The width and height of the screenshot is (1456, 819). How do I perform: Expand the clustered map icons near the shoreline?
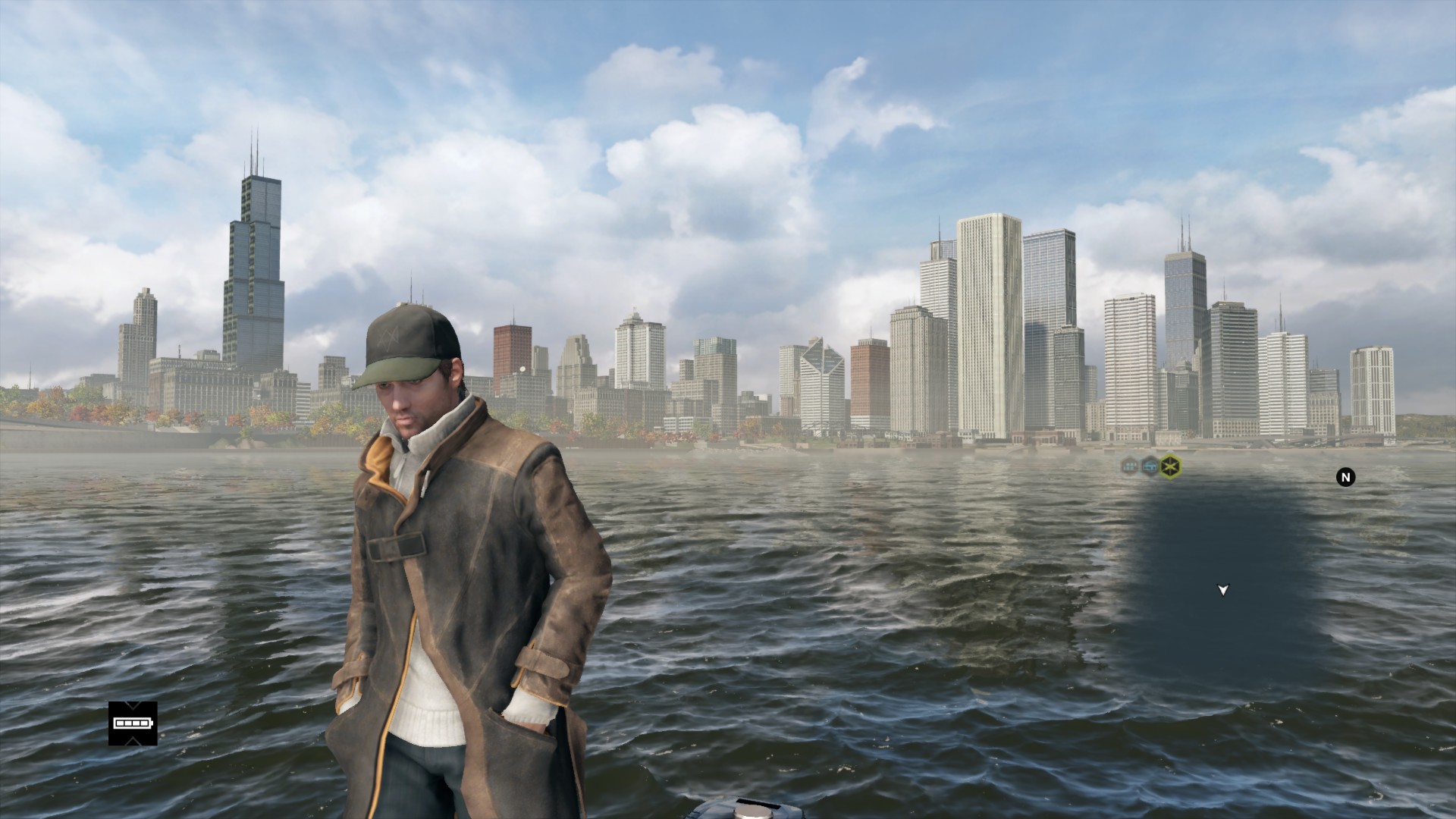1151,465
